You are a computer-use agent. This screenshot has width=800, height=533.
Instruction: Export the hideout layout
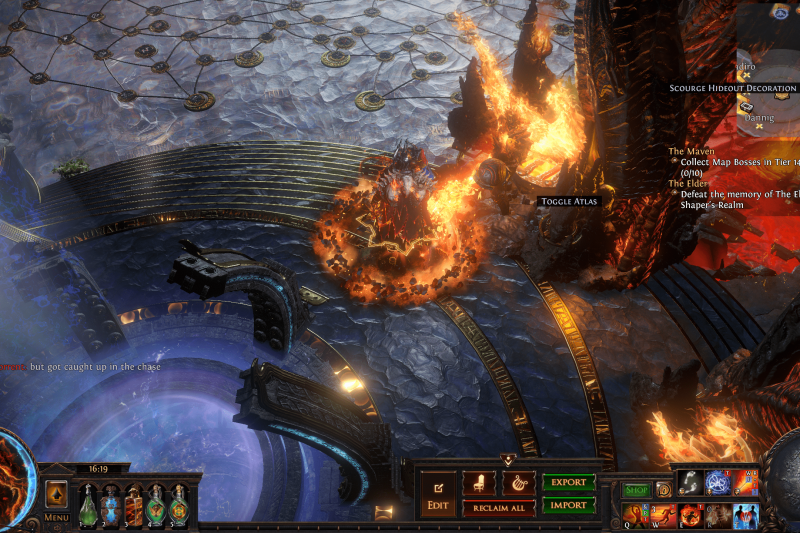coord(568,482)
